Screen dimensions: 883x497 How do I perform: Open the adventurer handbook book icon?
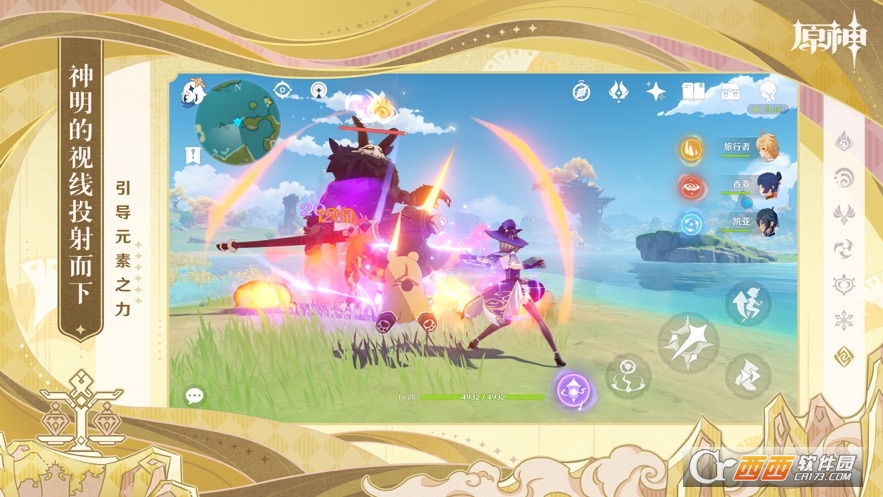(692, 92)
